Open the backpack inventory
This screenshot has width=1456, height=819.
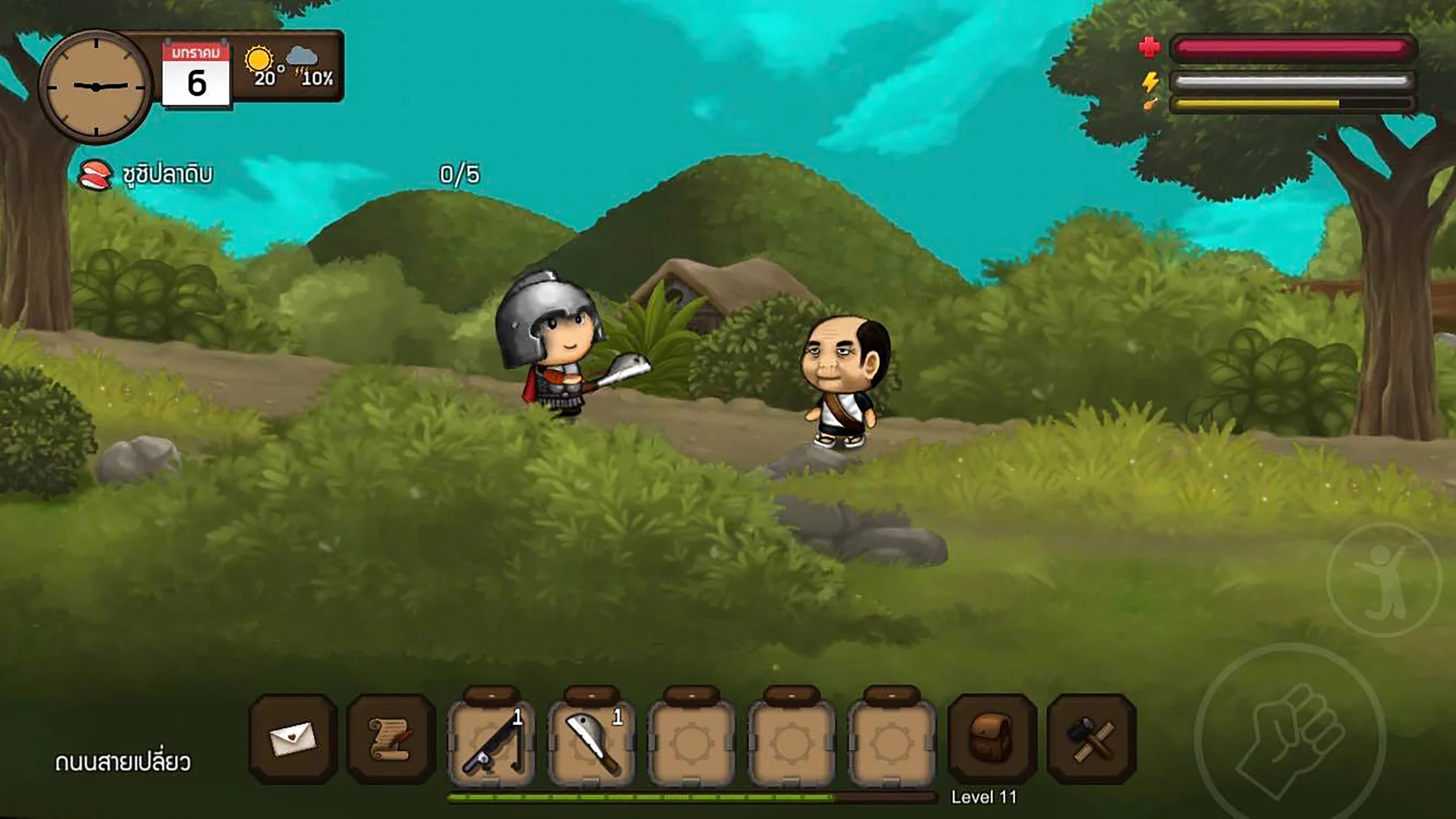click(x=992, y=739)
